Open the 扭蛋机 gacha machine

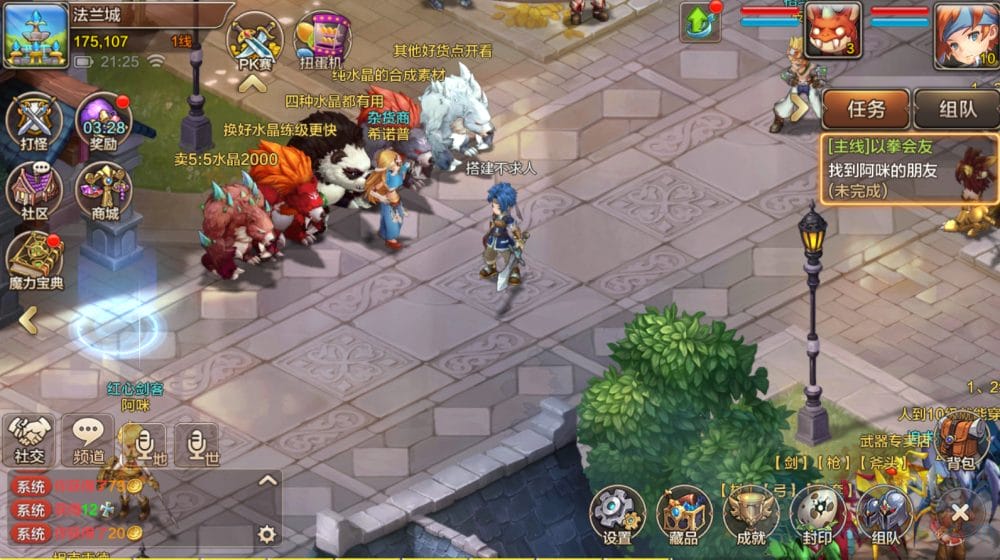[x=322, y=44]
